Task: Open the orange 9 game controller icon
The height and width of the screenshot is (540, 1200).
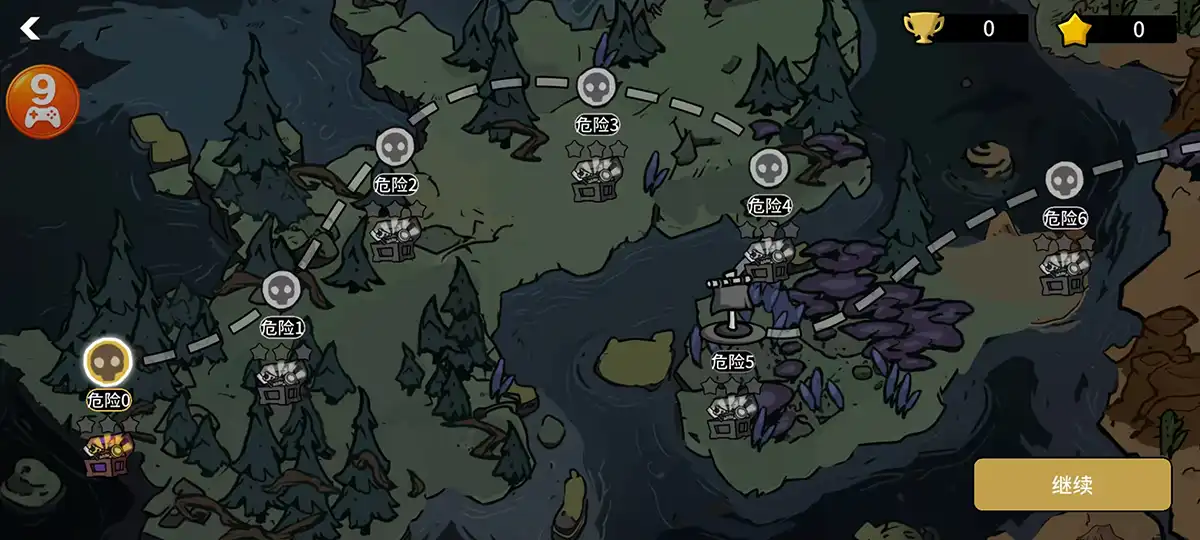Action: [42, 101]
